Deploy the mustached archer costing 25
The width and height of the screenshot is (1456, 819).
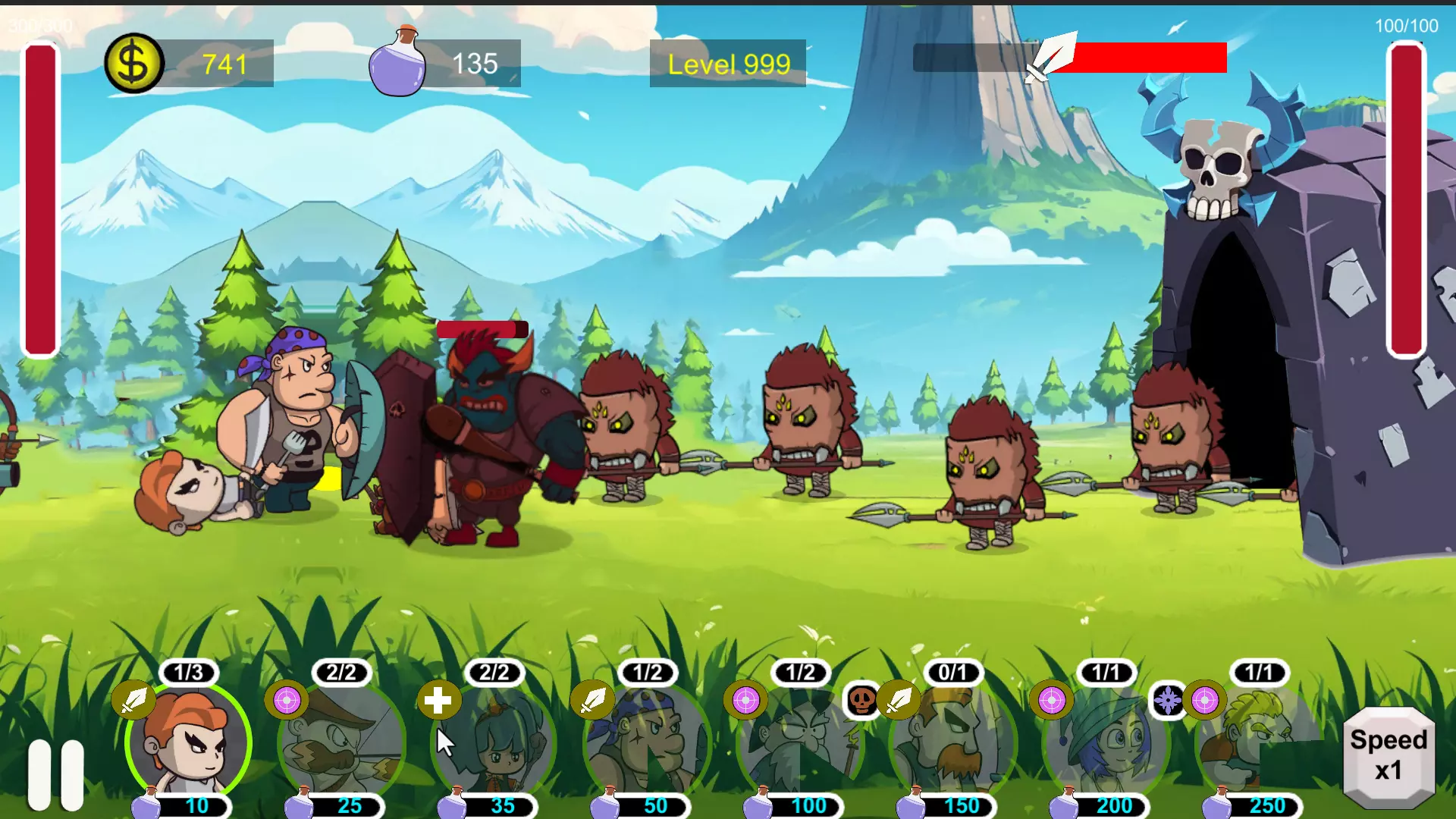342,743
